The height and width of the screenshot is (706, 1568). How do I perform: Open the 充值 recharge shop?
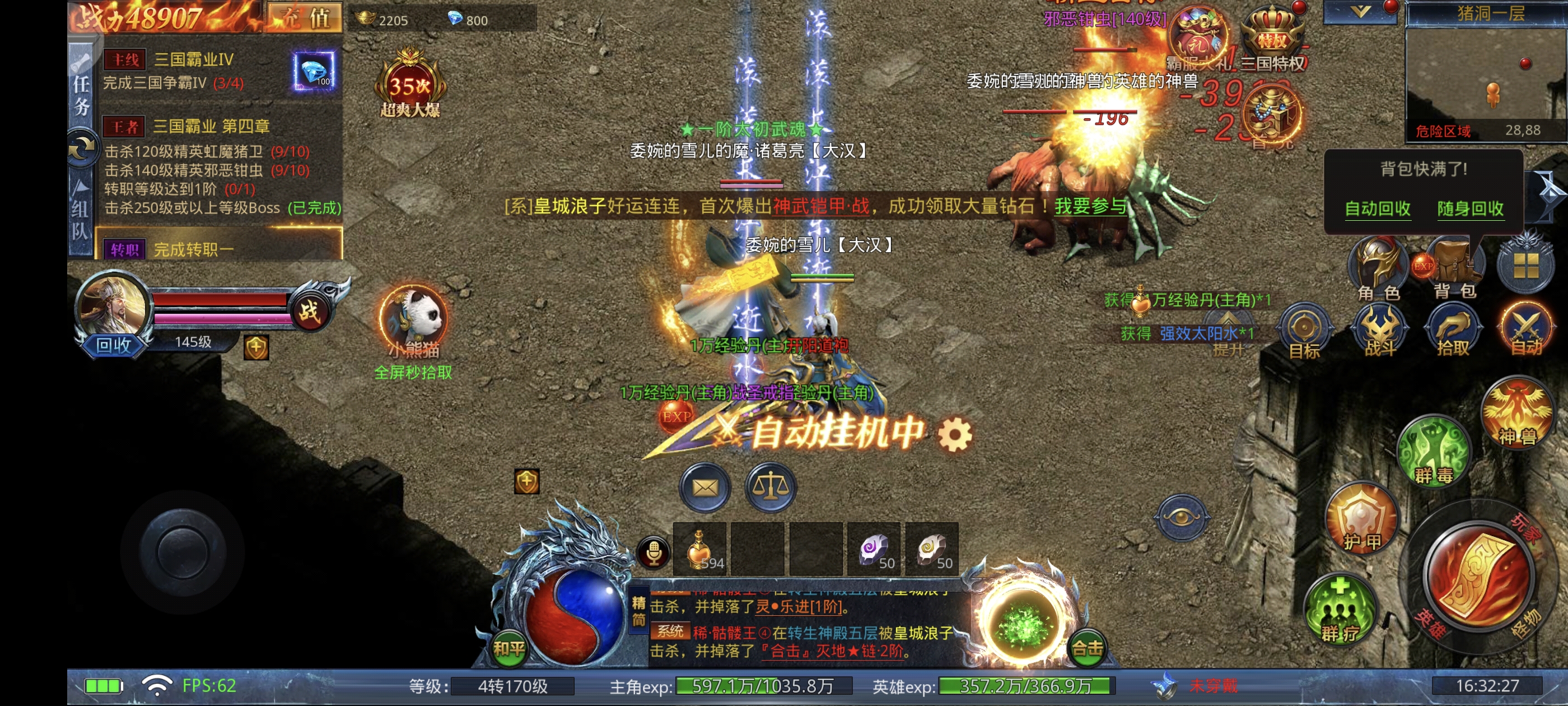pyautogui.click(x=304, y=17)
